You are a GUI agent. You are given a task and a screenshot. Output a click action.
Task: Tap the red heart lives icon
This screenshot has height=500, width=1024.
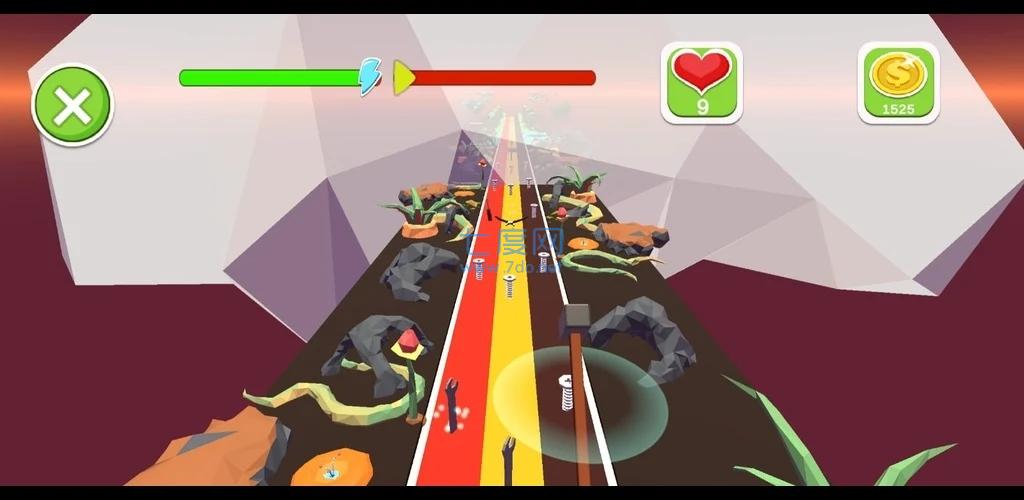click(x=702, y=82)
